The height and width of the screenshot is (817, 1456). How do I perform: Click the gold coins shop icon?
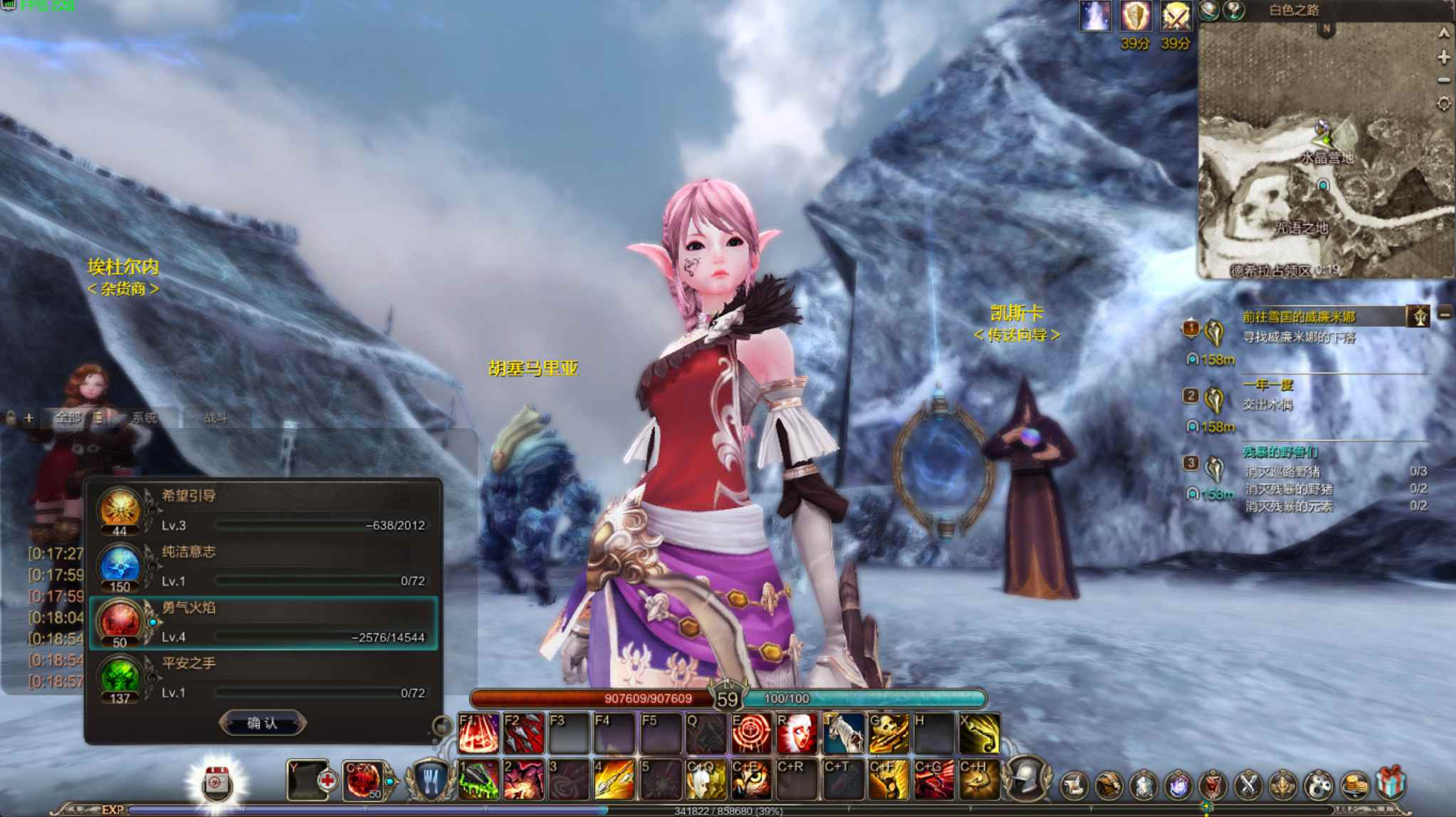tap(1355, 786)
